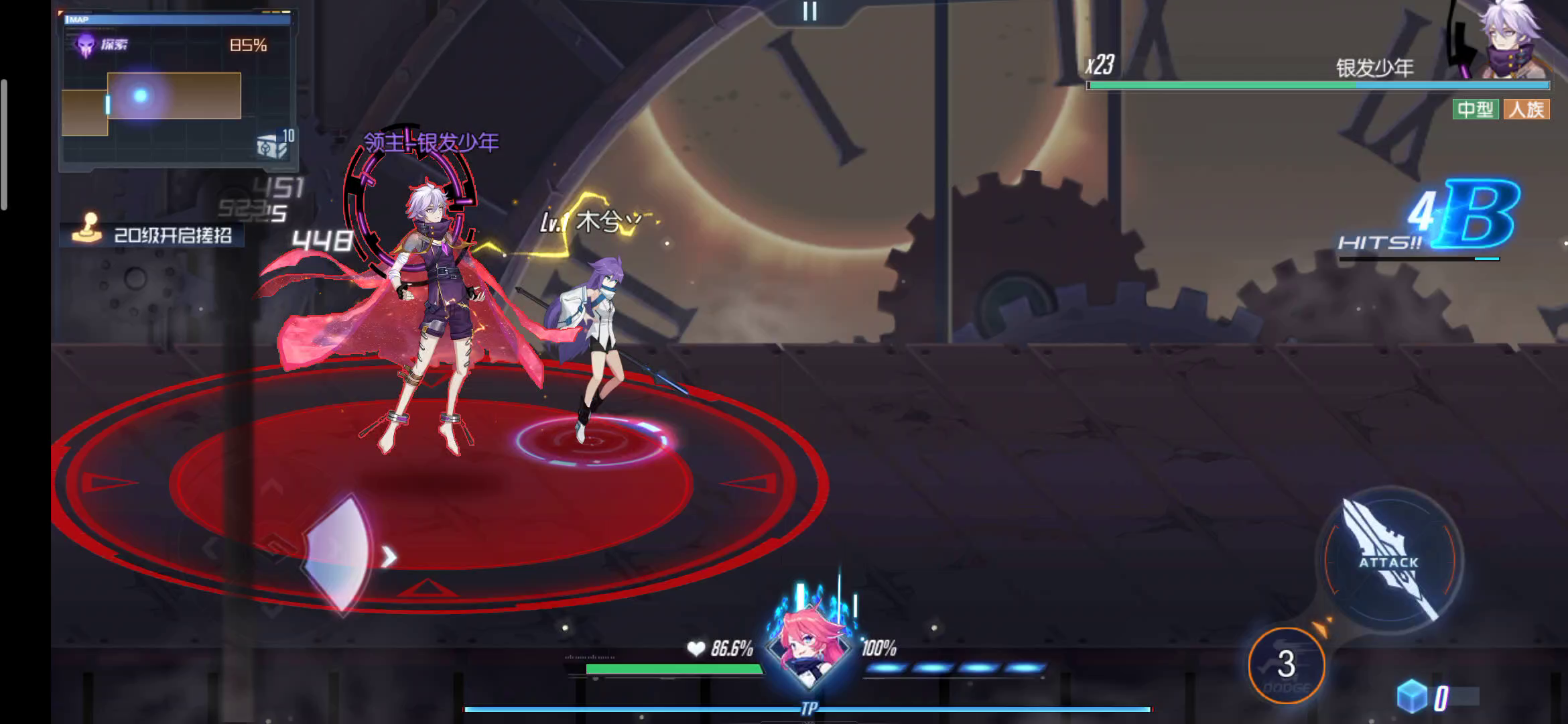Tap the virtual joystick right arrow
This screenshot has height=724, width=1568.
tap(389, 556)
